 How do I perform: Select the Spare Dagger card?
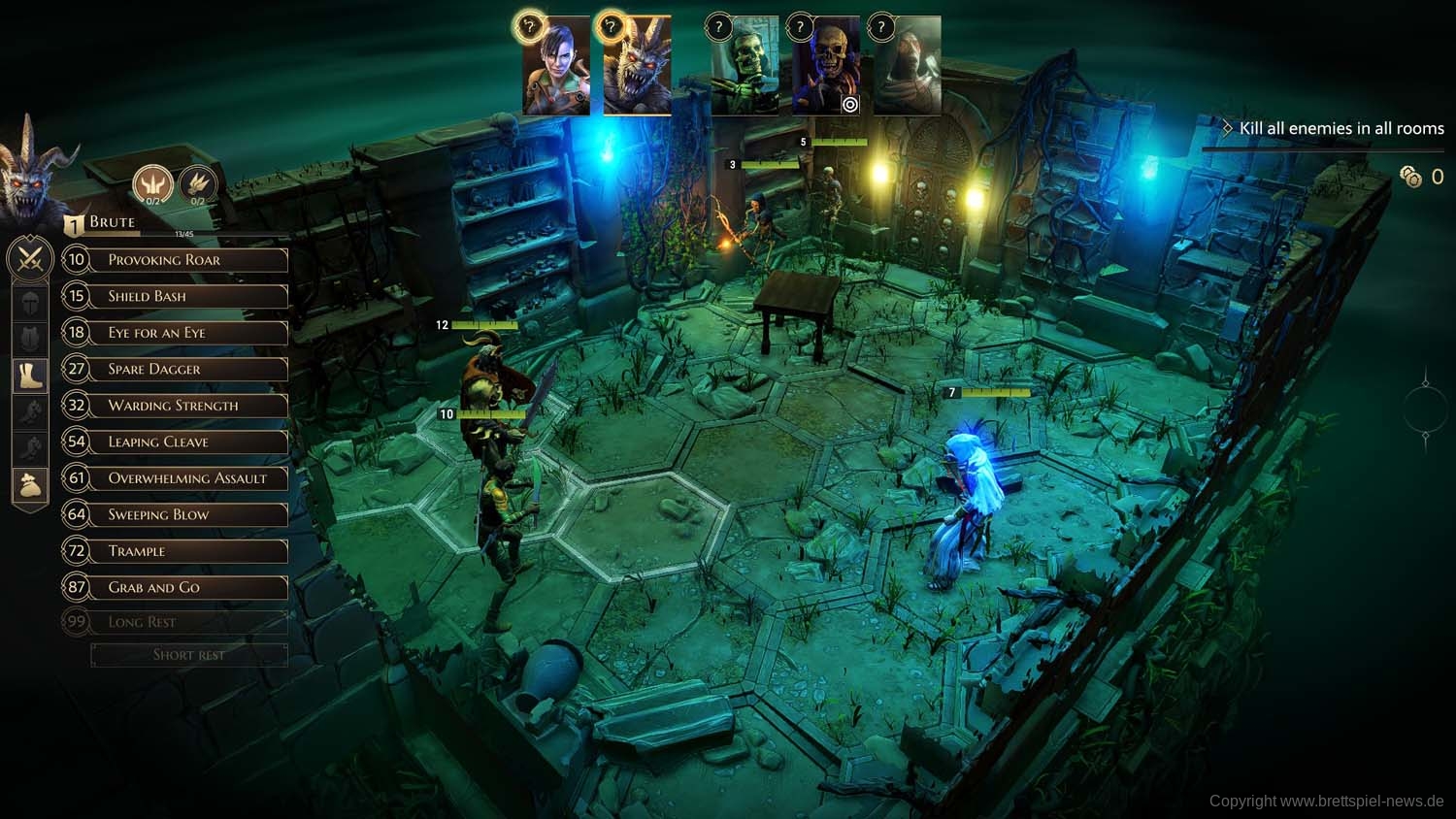pos(175,369)
